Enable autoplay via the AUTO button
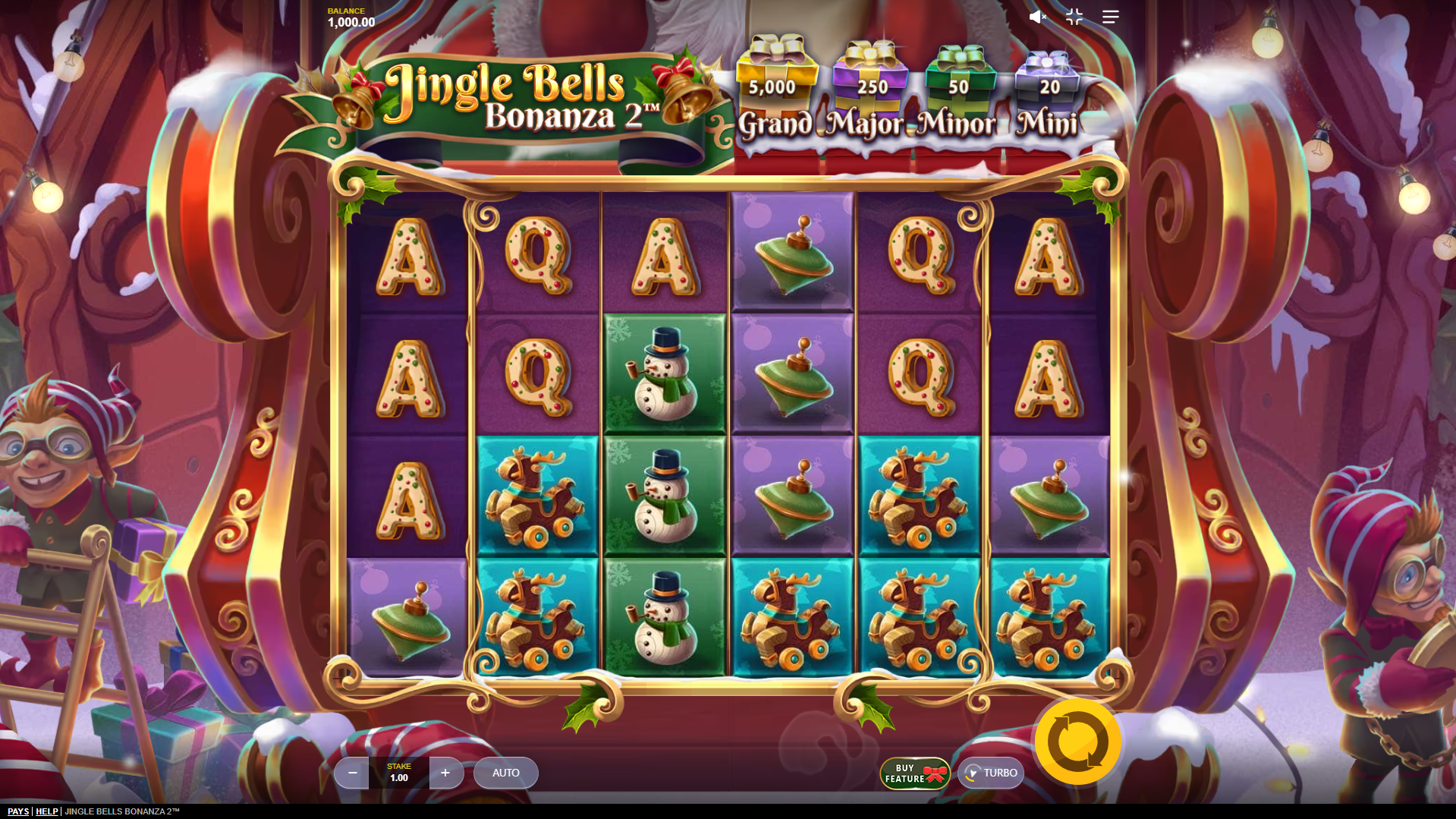 [505, 773]
